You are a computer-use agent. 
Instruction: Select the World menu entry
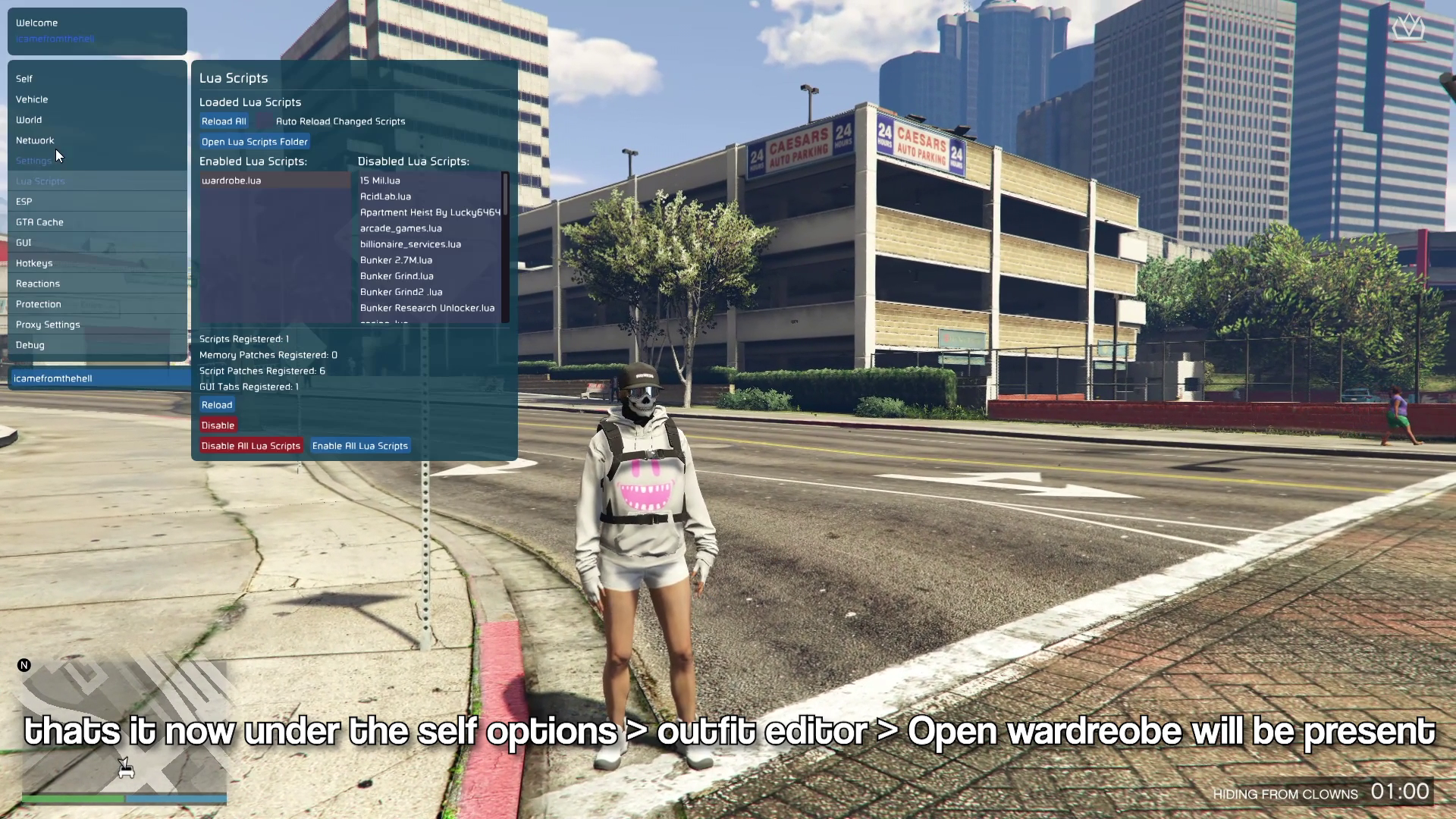[29, 120]
